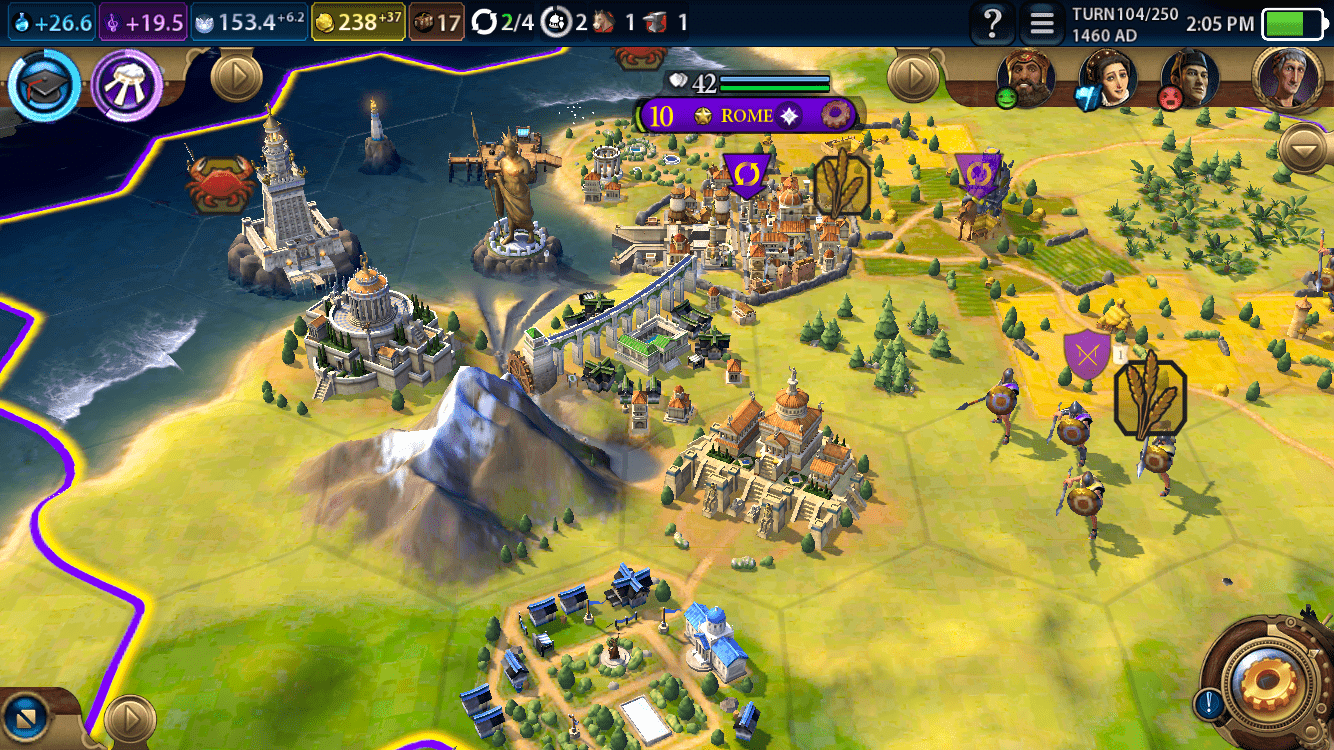Tap the red angry mood indicator on the leader

click(x=1170, y=99)
